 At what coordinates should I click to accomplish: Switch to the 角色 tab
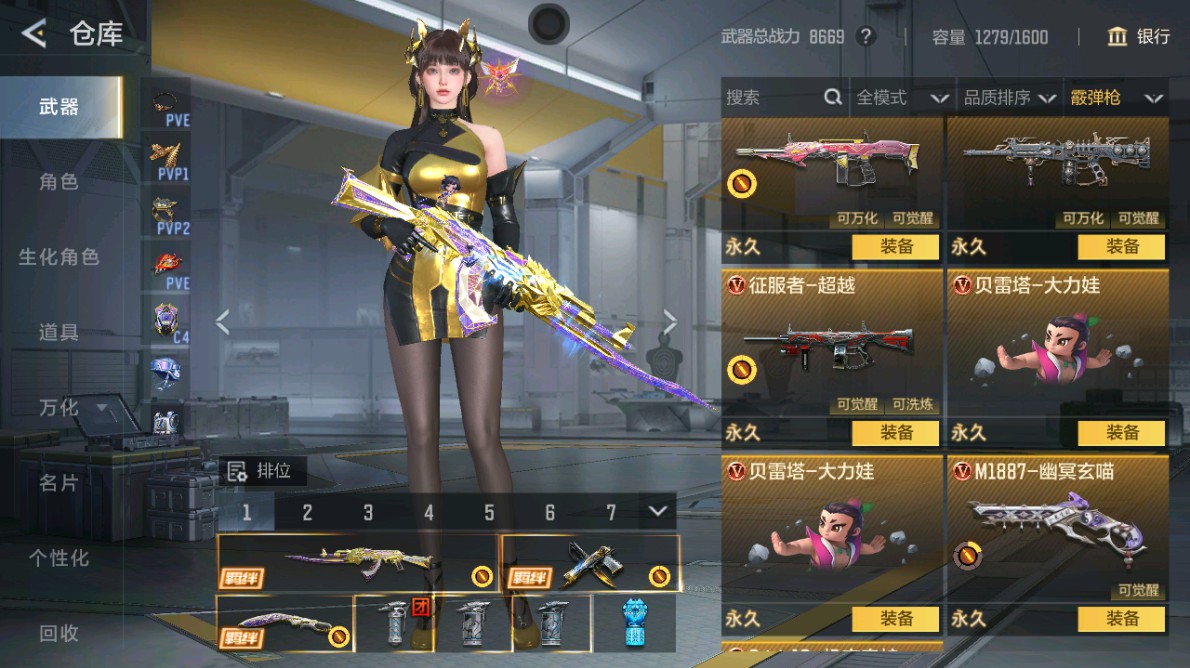[59, 182]
